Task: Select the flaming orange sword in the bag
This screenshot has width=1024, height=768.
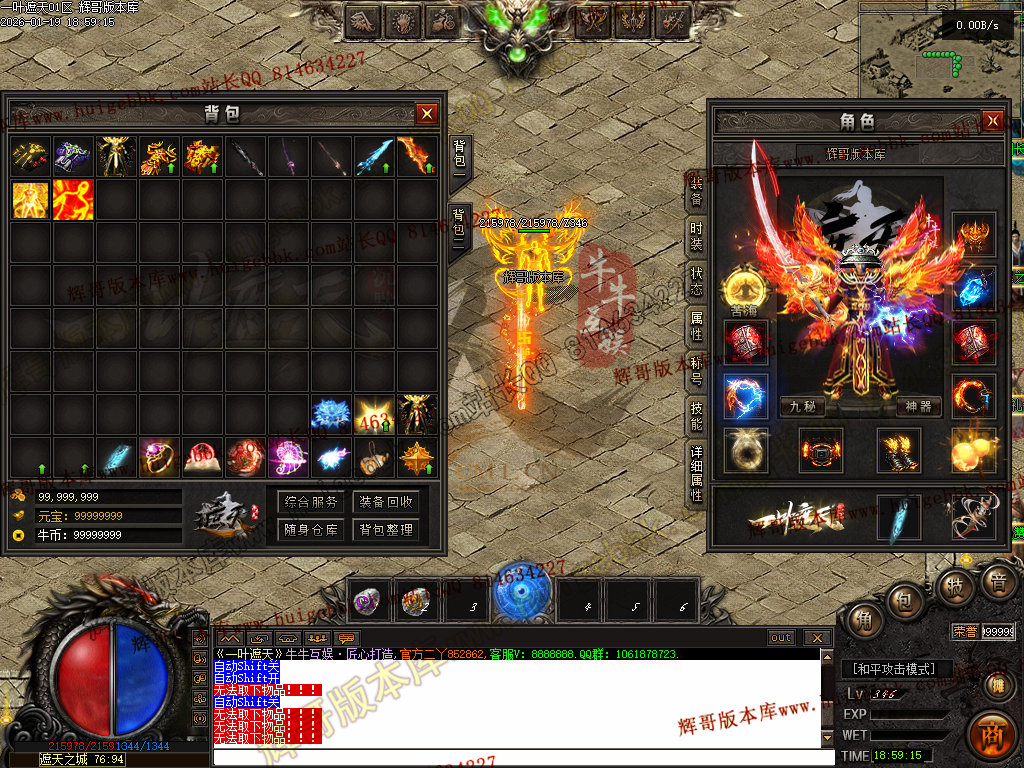Action: [417, 157]
